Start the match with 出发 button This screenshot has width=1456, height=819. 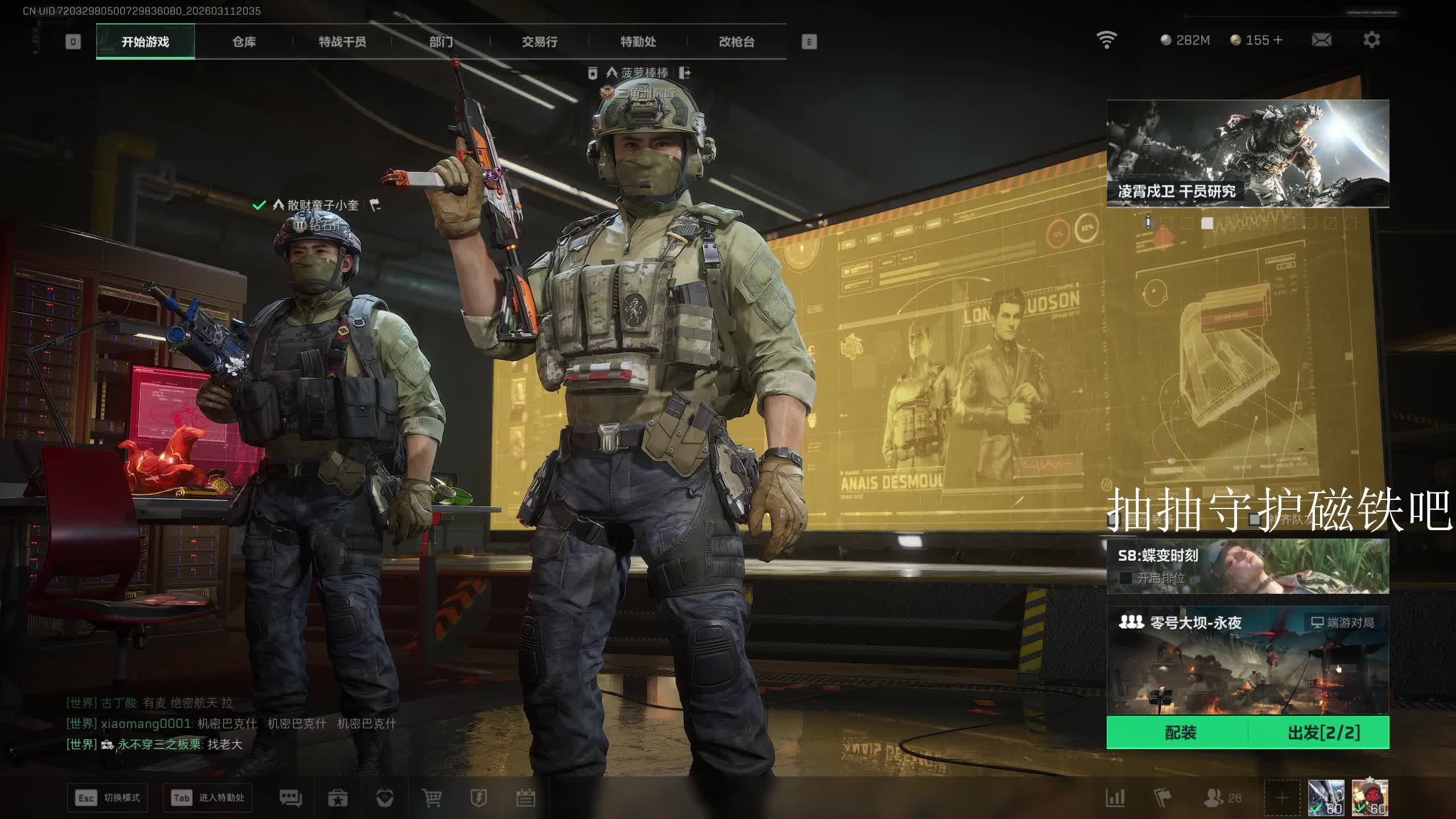coord(1323,733)
